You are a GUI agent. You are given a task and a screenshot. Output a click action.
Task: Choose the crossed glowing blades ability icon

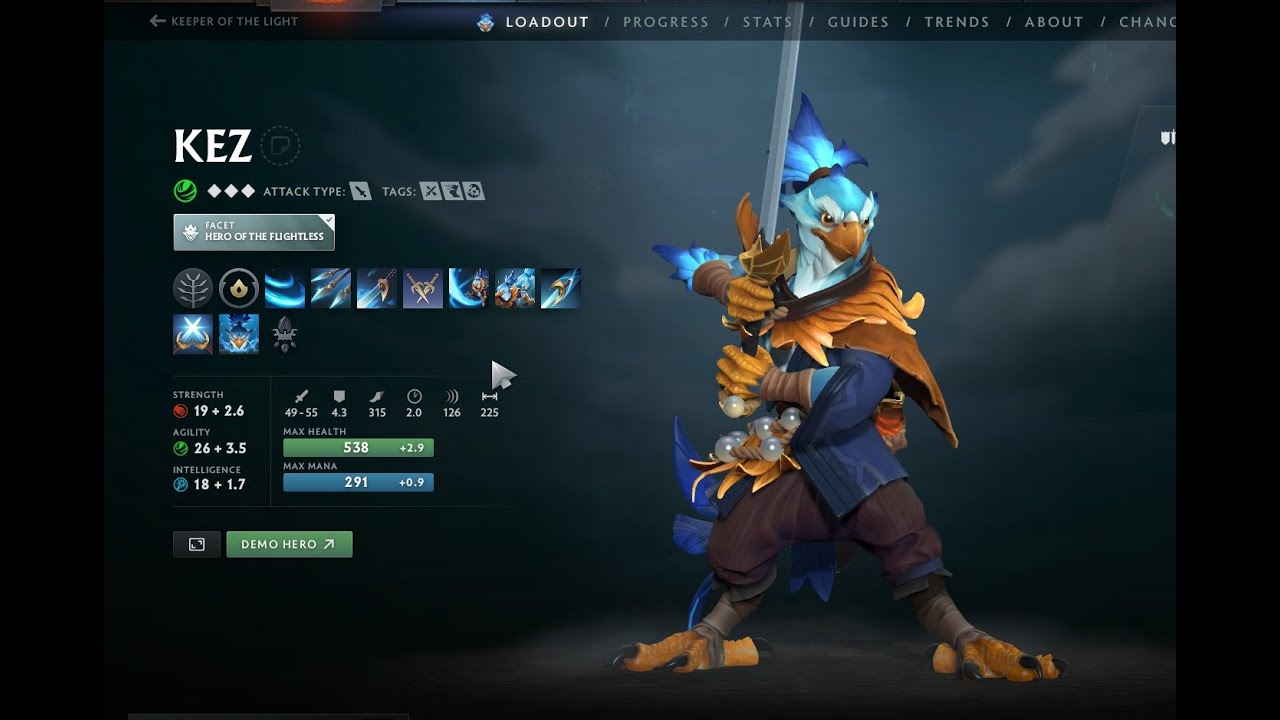pos(193,334)
